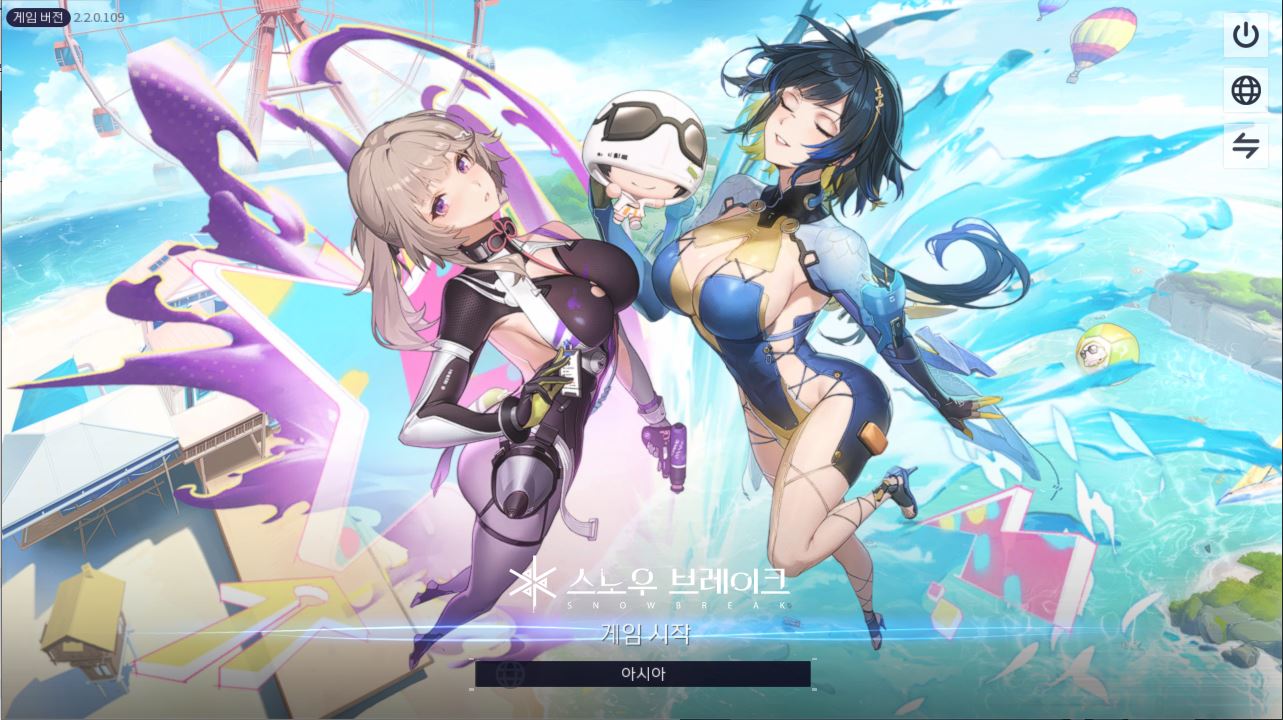Click the power quit icon

click(1245, 35)
